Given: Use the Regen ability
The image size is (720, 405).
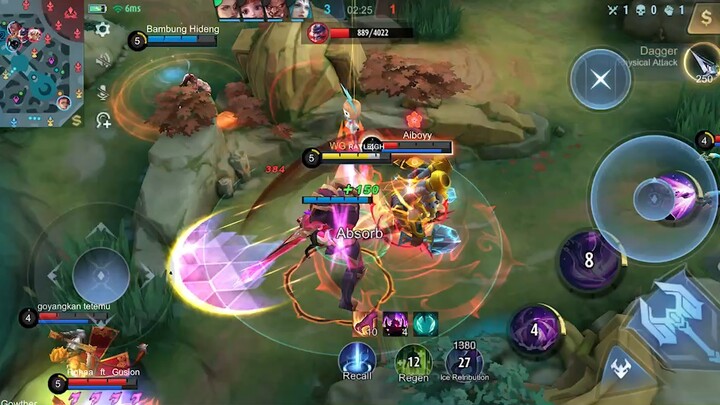Looking at the screenshot, I should tap(412, 360).
